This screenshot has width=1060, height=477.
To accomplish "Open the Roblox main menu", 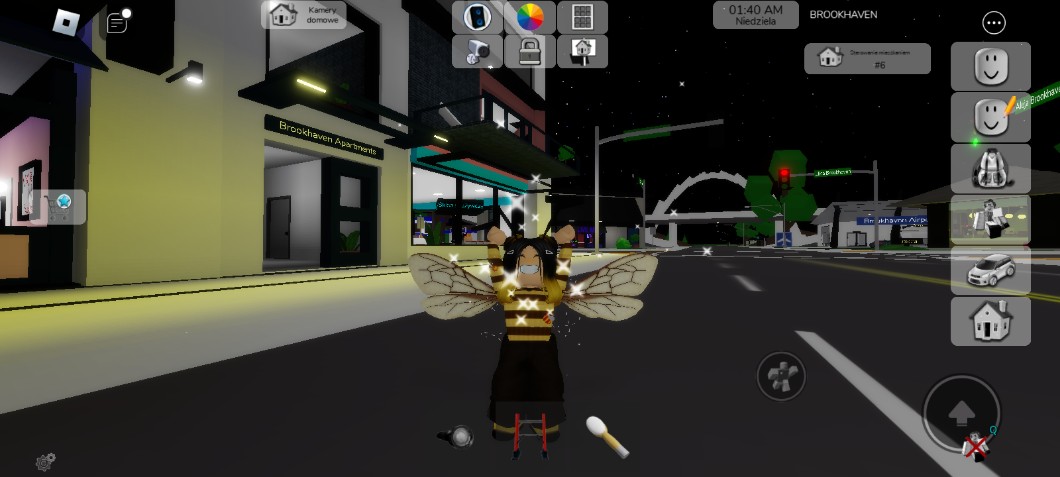I will pyautogui.click(x=65, y=20).
